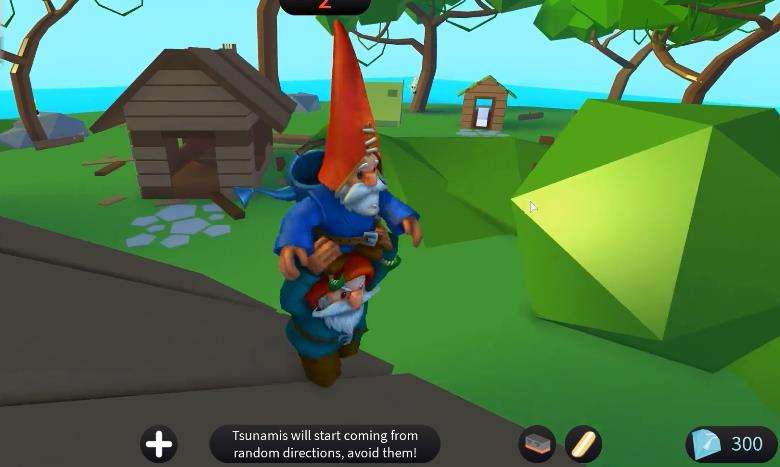This screenshot has width=780, height=467.
Task: Open the diamond currency shop
Action: pos(731,444)
